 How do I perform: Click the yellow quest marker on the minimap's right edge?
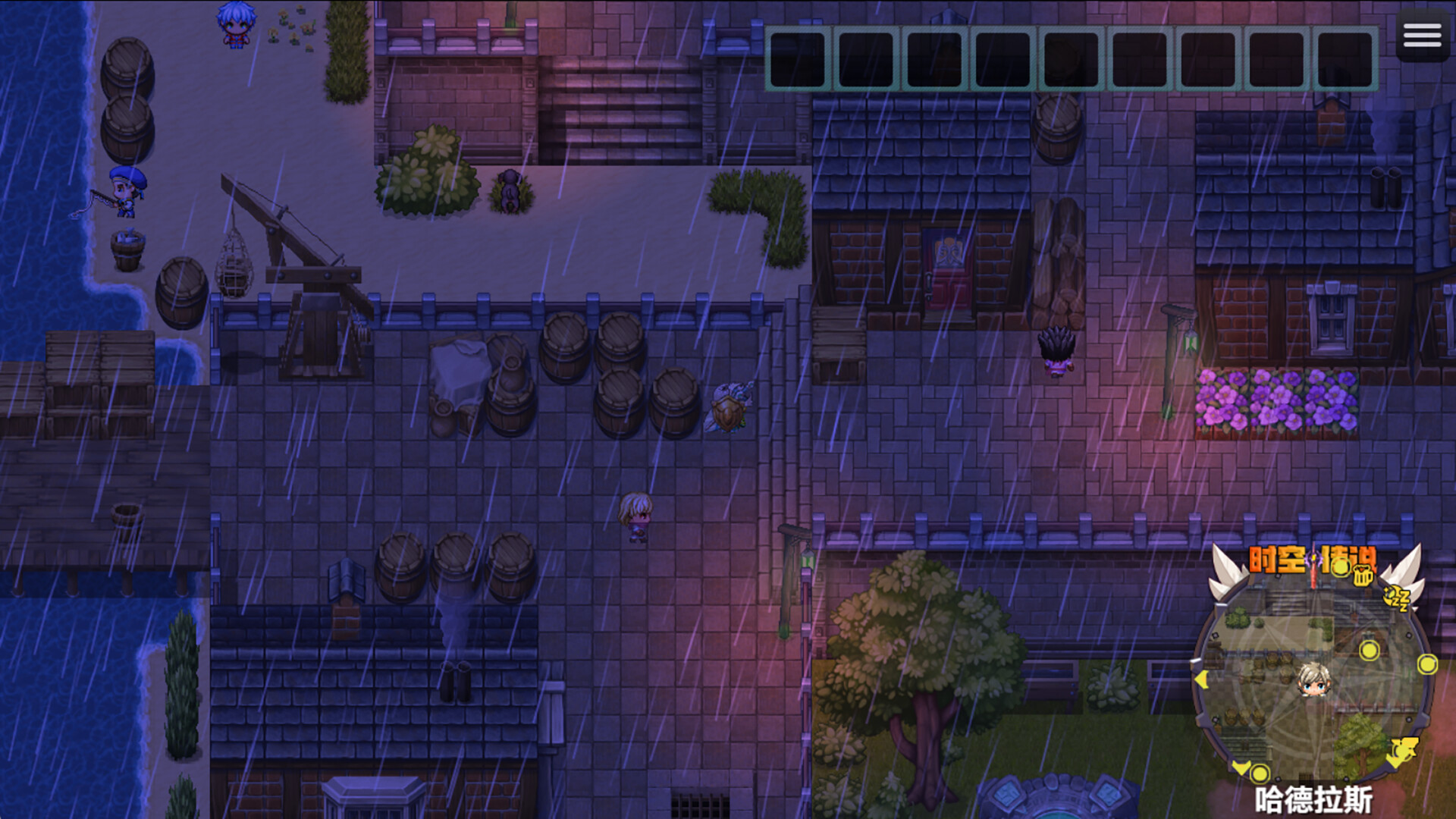(x=1427, y=665)
